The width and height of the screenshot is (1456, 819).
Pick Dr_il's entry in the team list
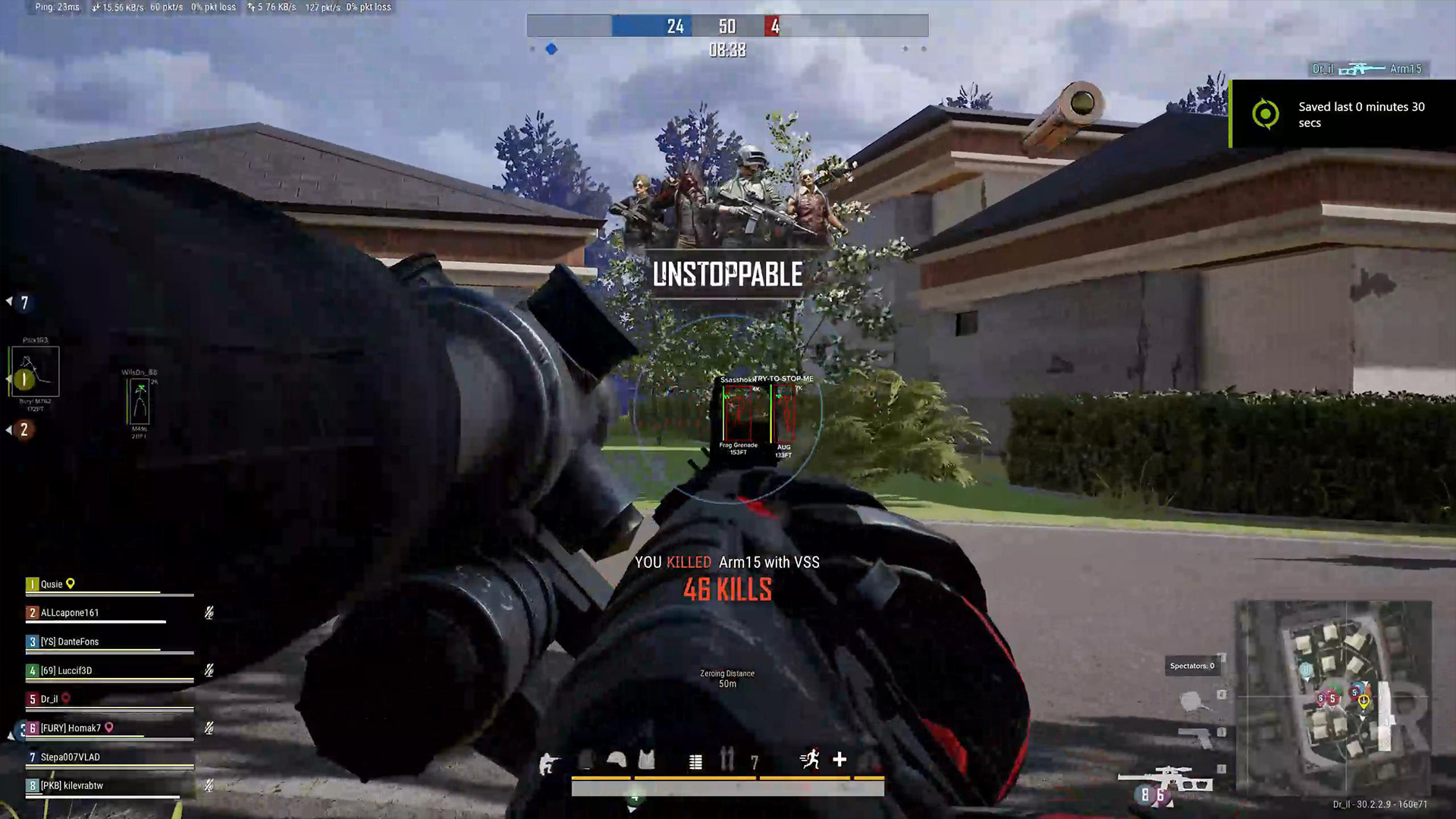tap(49, 699)
